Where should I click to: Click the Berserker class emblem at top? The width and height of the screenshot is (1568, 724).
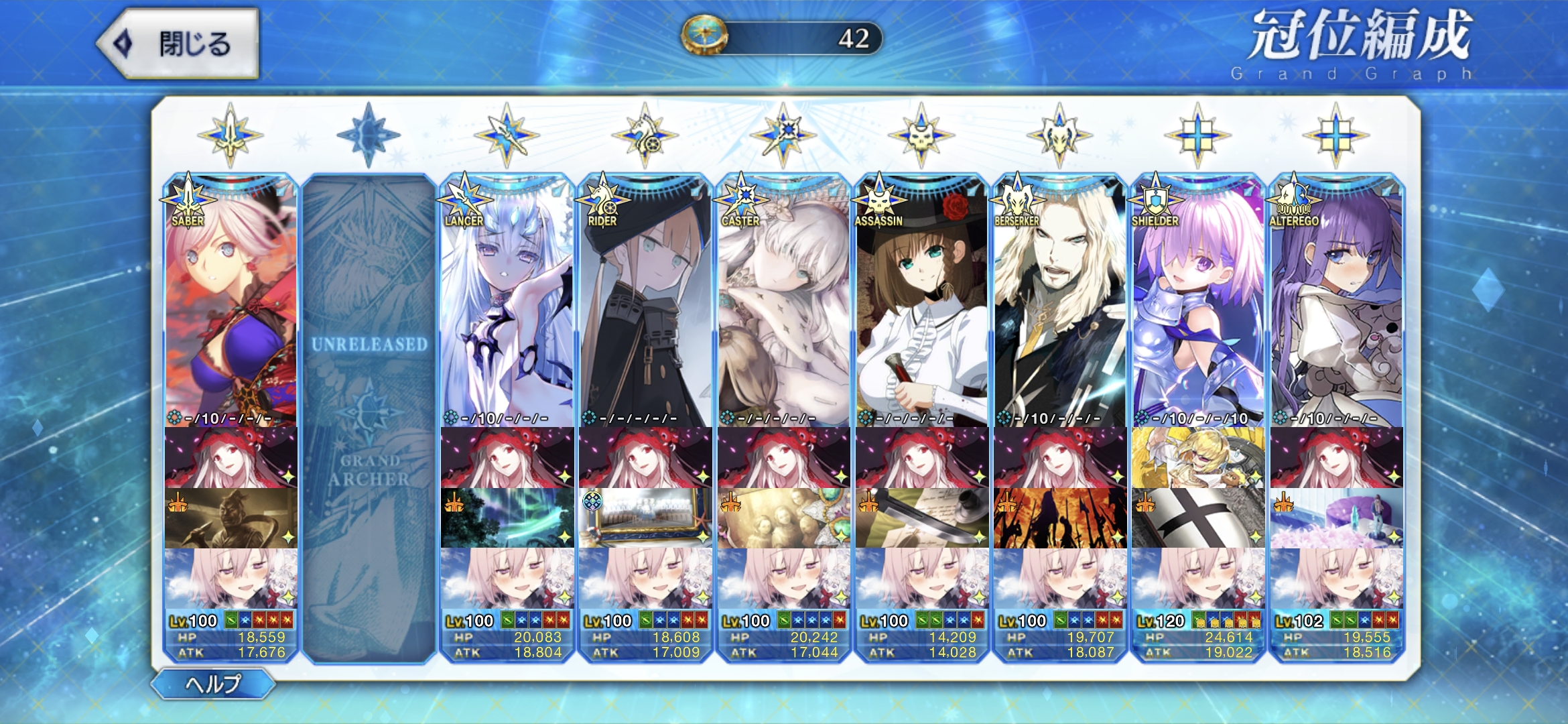click(1059, 135)
